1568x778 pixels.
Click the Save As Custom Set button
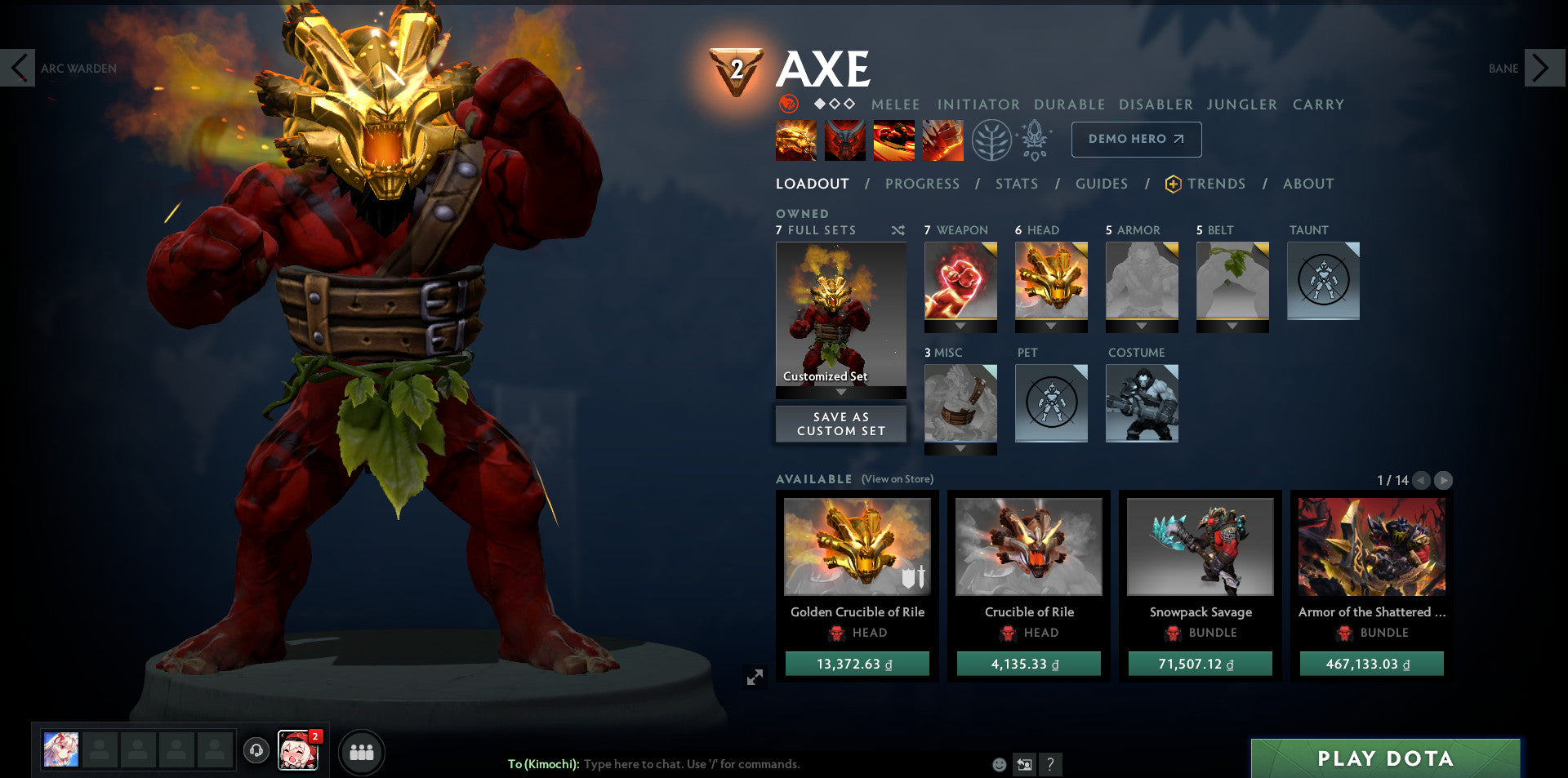[840, 424]
